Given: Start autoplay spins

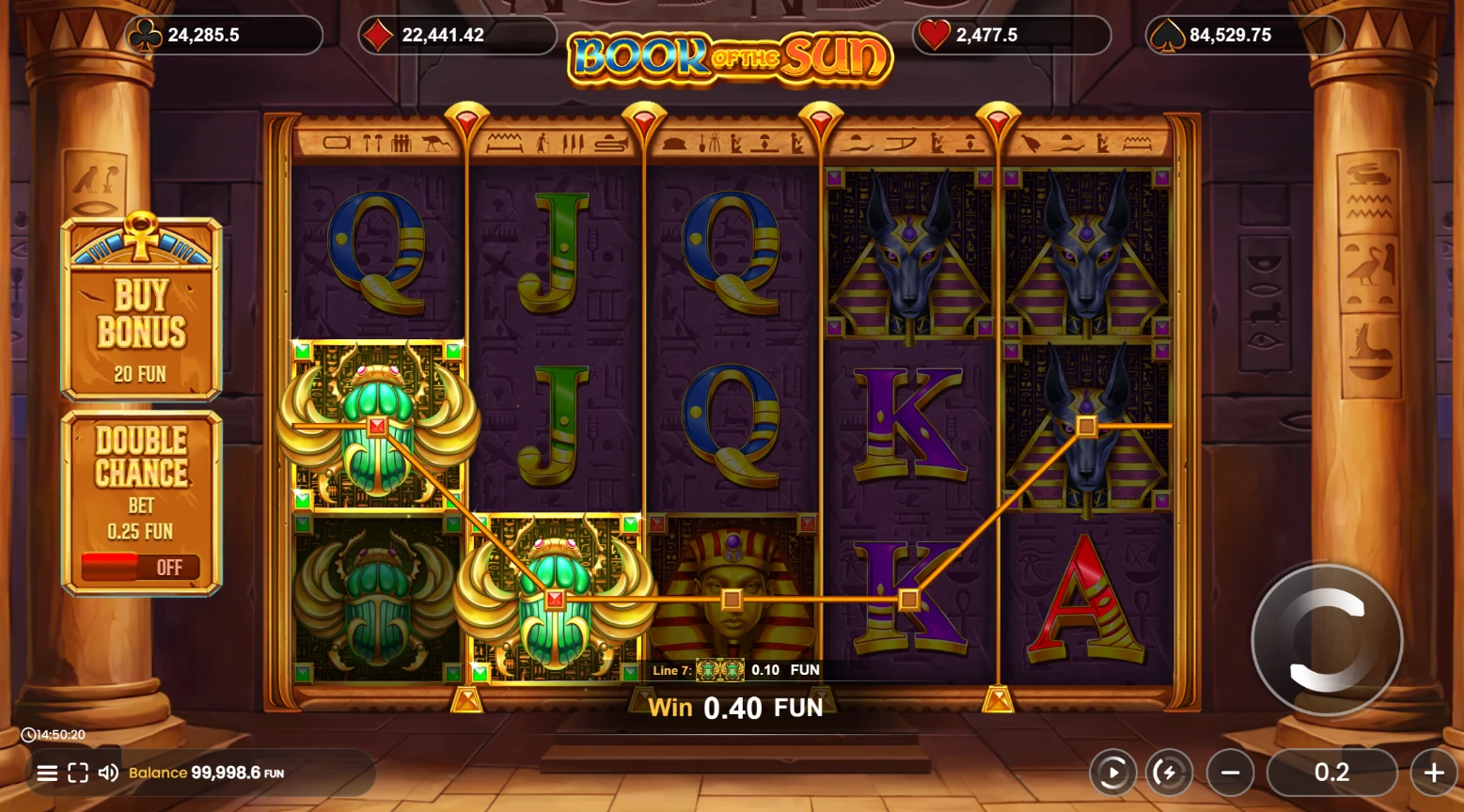Looking at the screenshot, I should tap(1113, 773).
